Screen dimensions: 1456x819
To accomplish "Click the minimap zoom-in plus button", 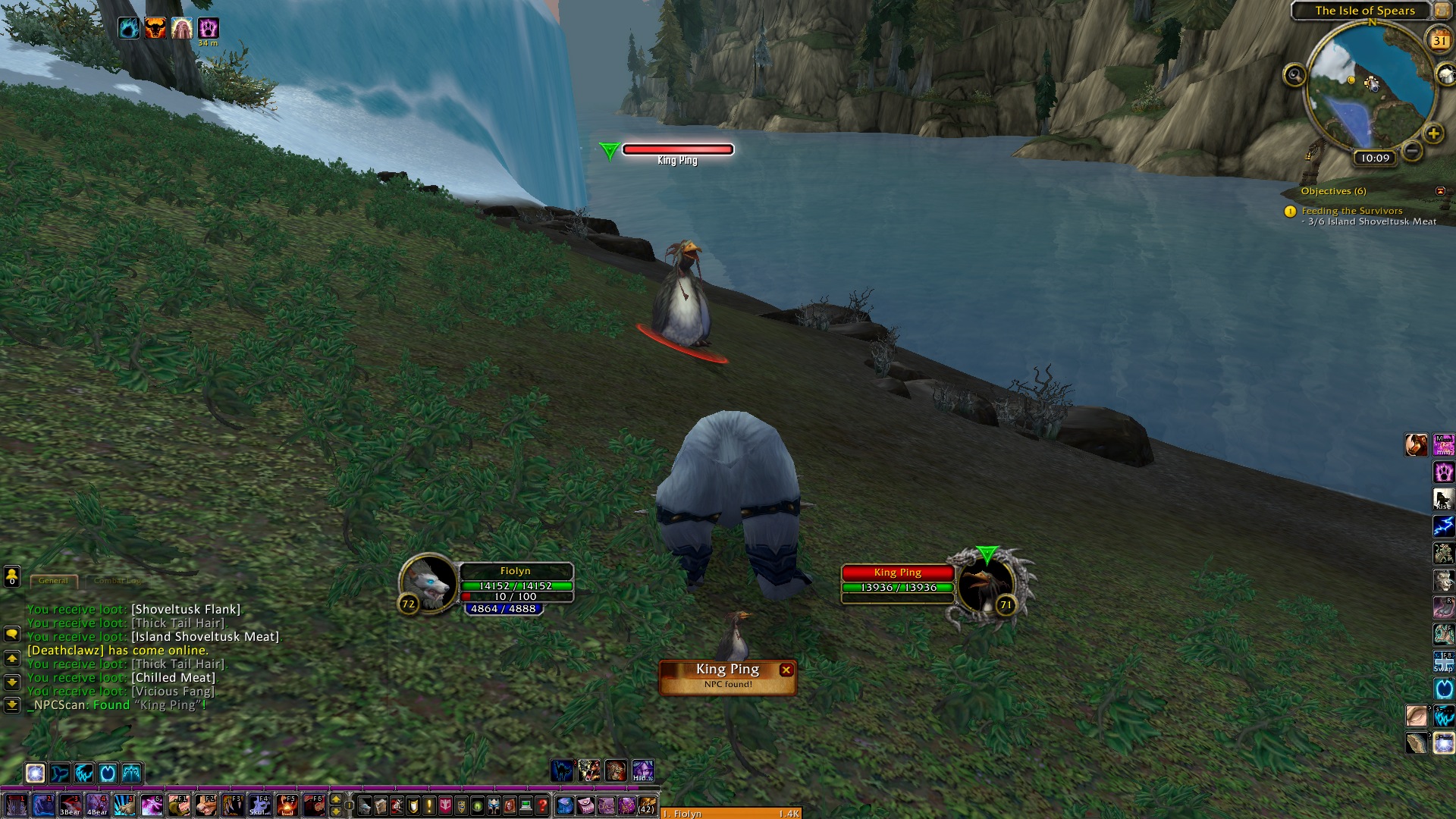I will tap(1433, 134).
